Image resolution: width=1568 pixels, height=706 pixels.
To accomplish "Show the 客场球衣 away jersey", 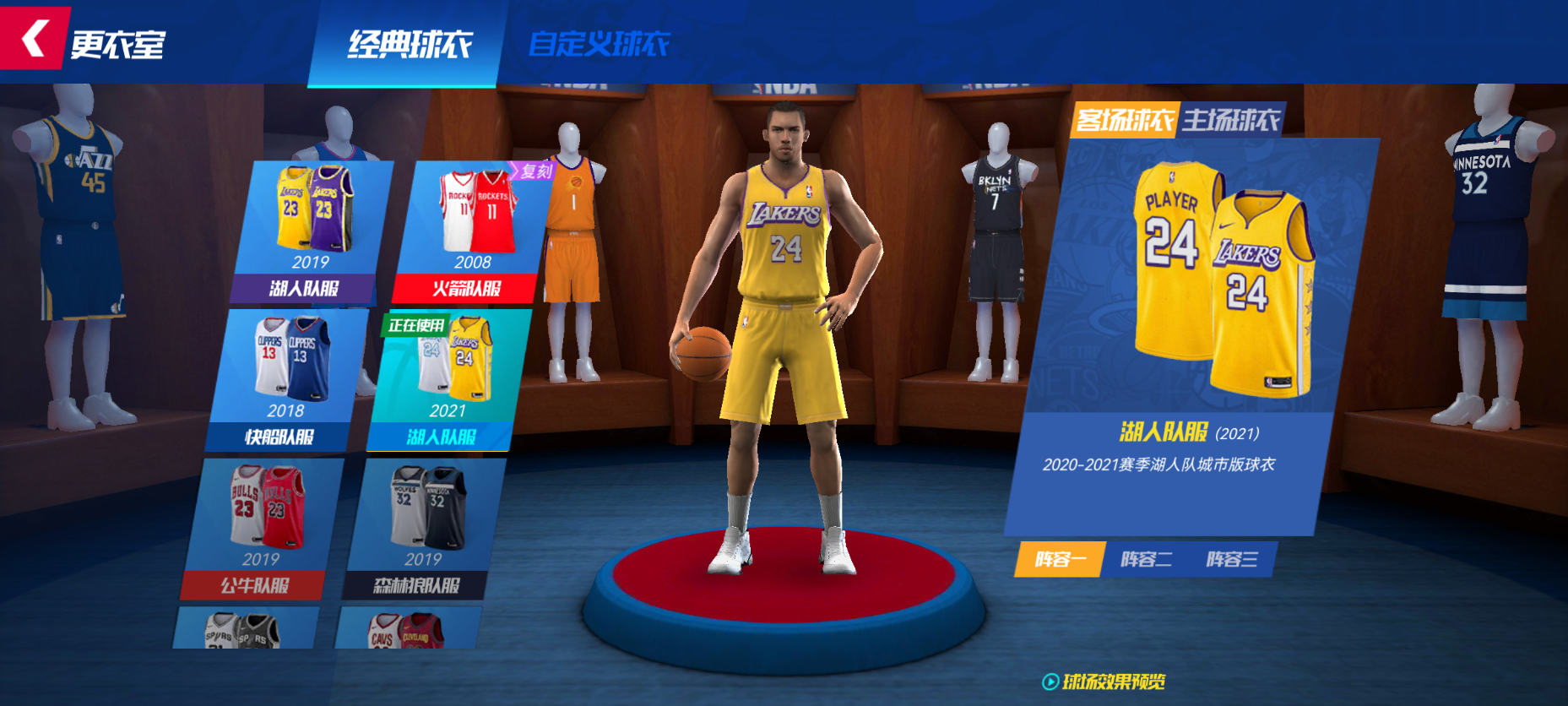I will coord(1125,121).
